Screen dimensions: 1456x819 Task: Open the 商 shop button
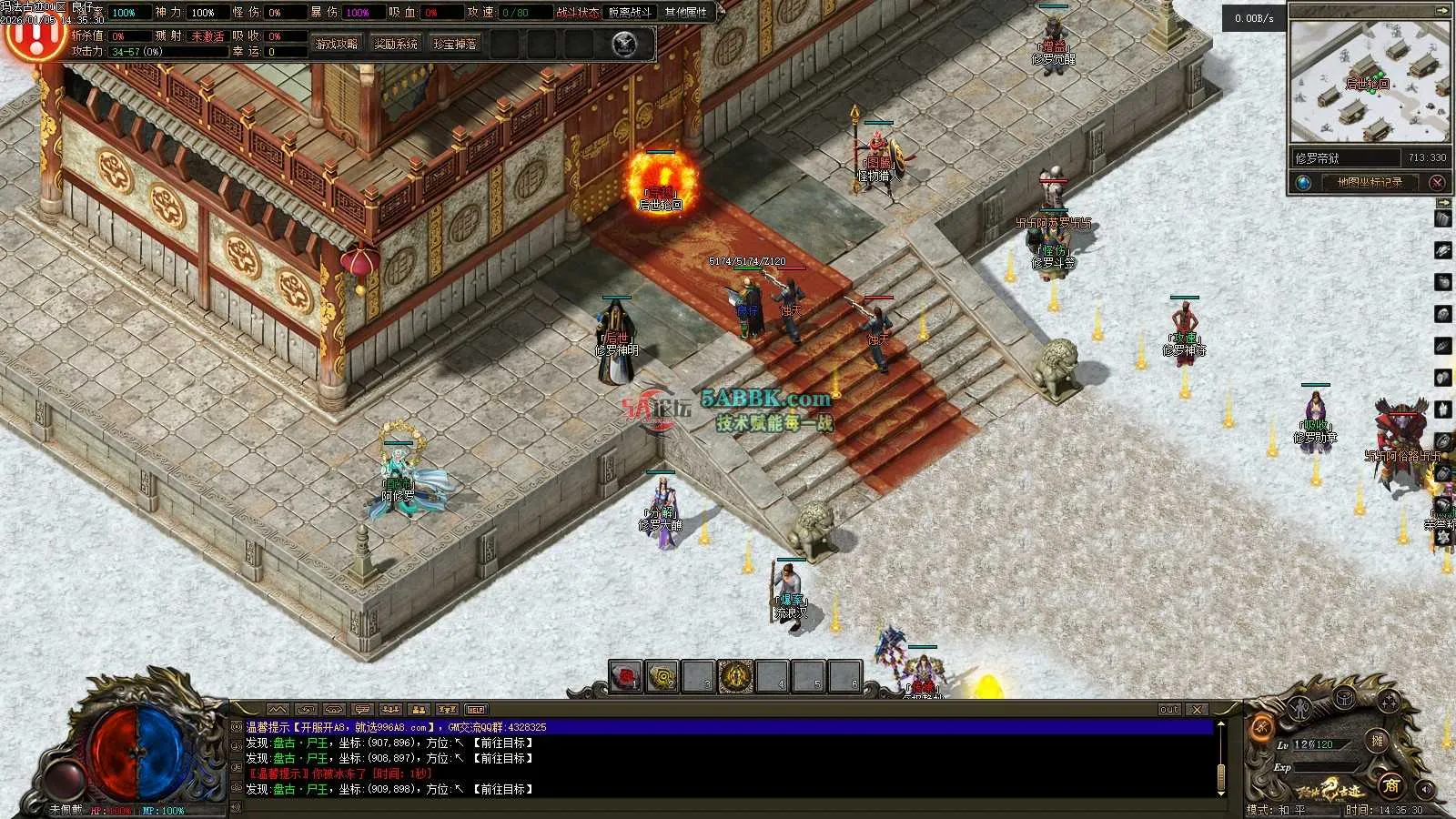point(1390,785)
